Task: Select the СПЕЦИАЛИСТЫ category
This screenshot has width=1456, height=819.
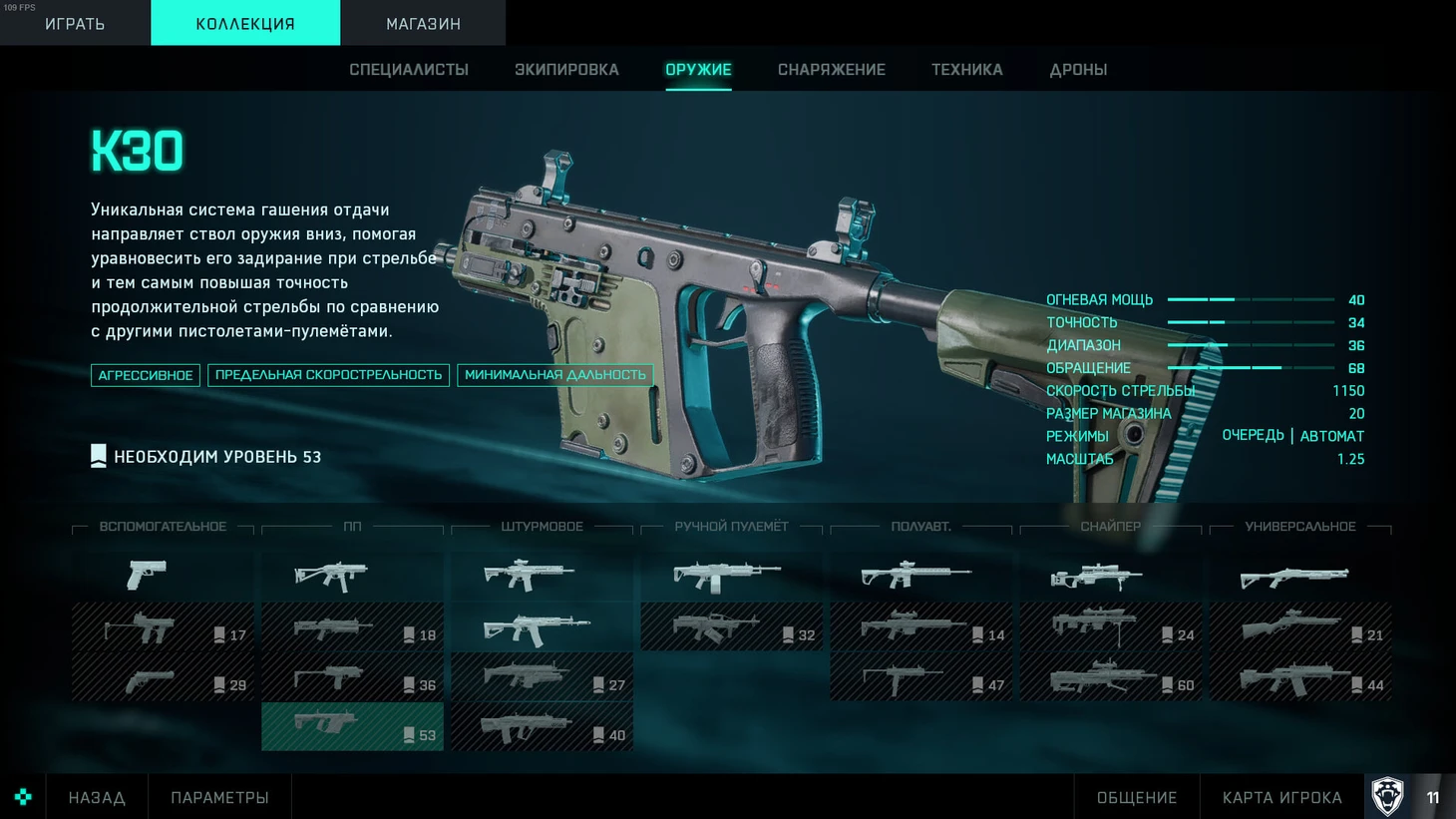Action: click(409, 70)
